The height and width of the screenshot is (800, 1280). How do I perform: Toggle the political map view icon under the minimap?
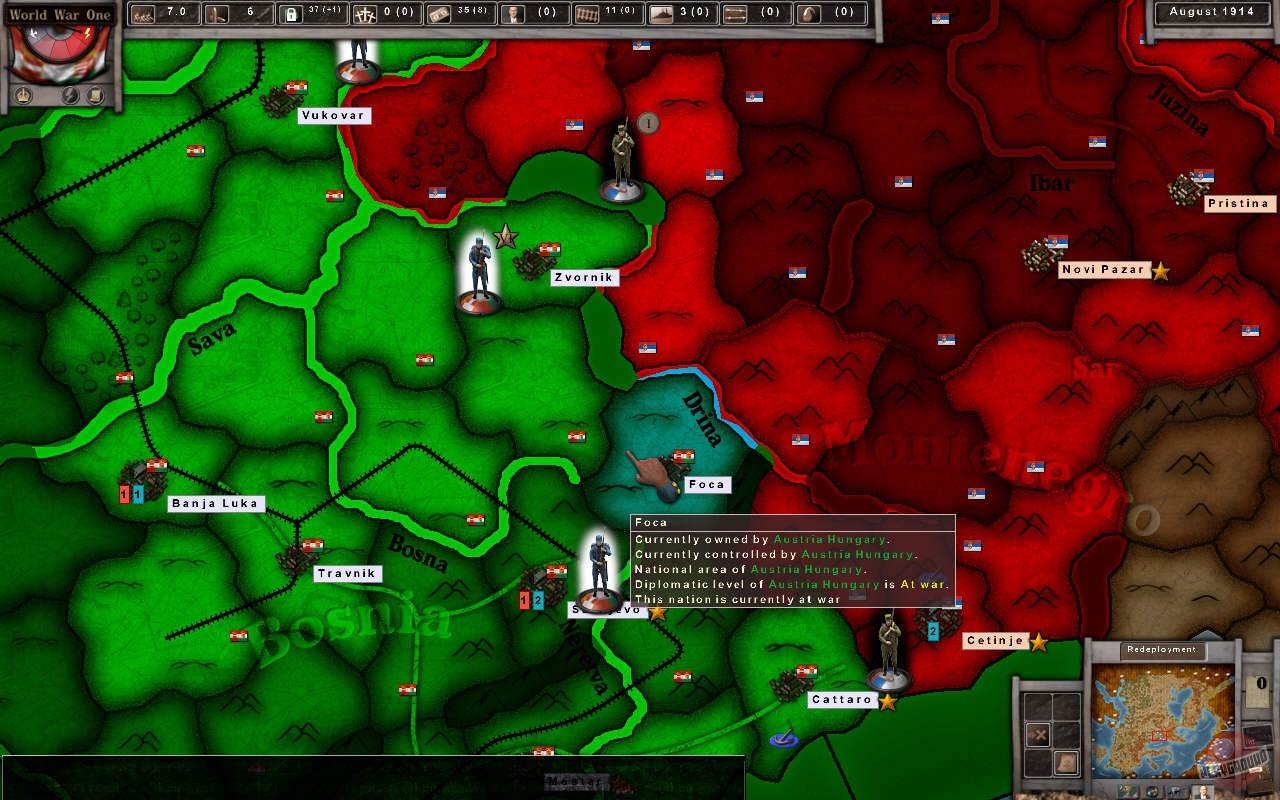(1128, 791)
